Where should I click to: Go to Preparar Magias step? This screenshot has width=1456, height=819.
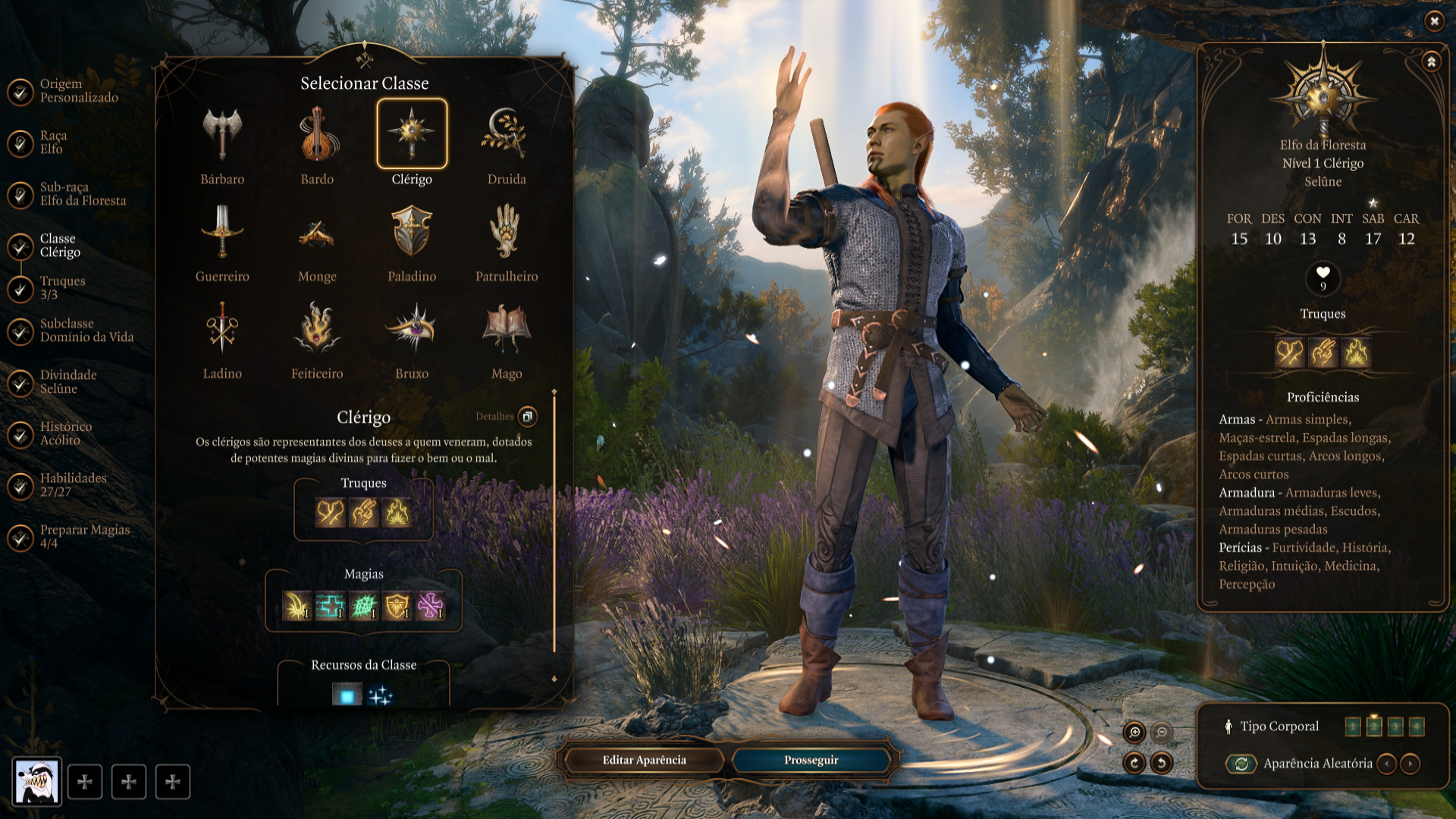coord(84,536)
